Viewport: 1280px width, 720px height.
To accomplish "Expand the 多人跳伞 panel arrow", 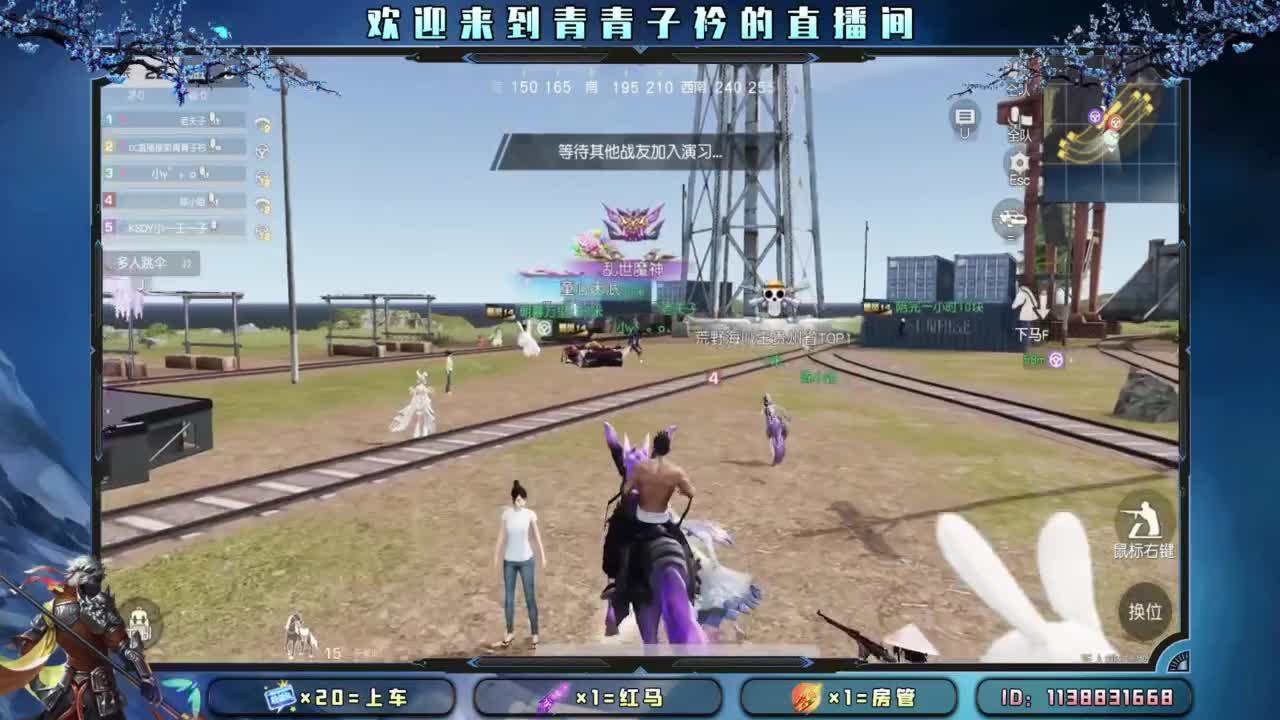I will pos(186,263).
